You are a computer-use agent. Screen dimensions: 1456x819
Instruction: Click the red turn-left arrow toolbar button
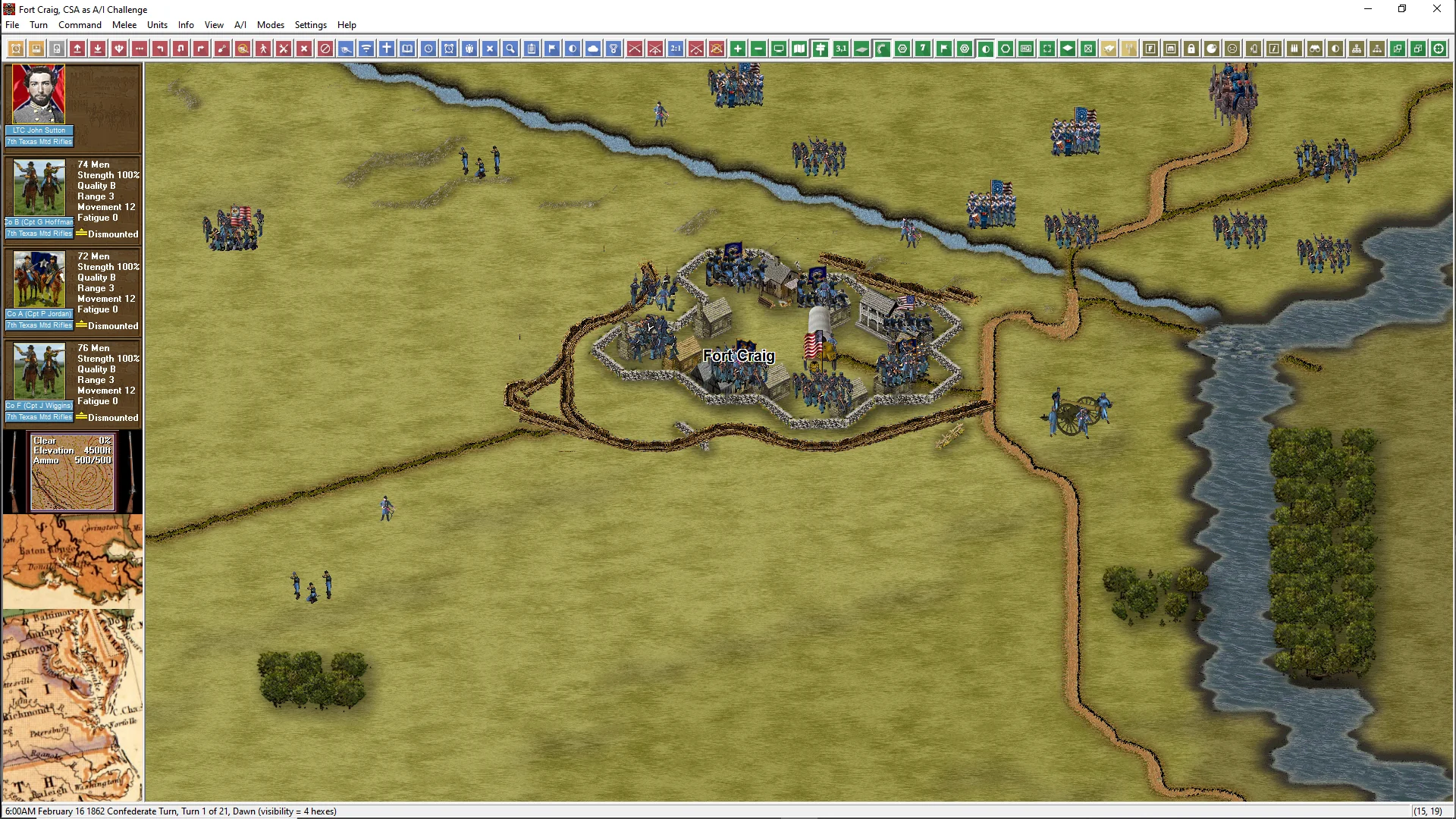click(160, 49)
